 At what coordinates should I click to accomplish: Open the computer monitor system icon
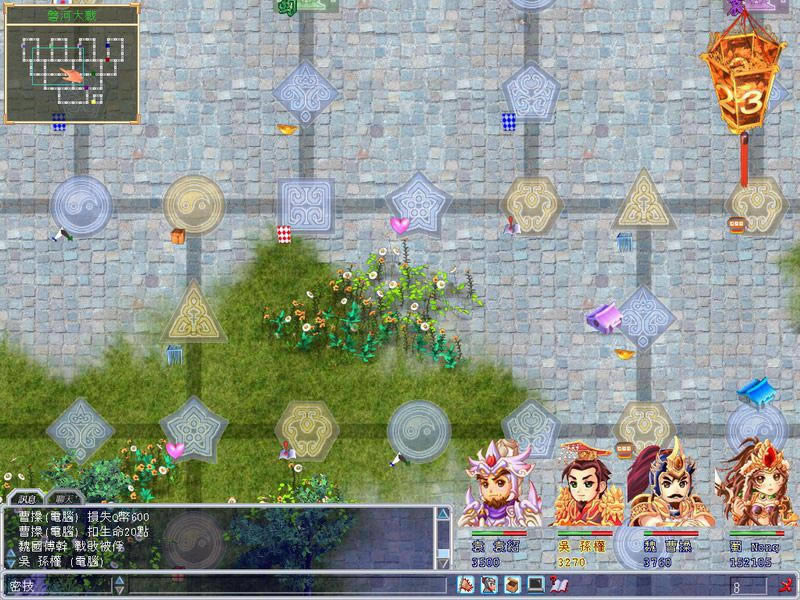534,584
